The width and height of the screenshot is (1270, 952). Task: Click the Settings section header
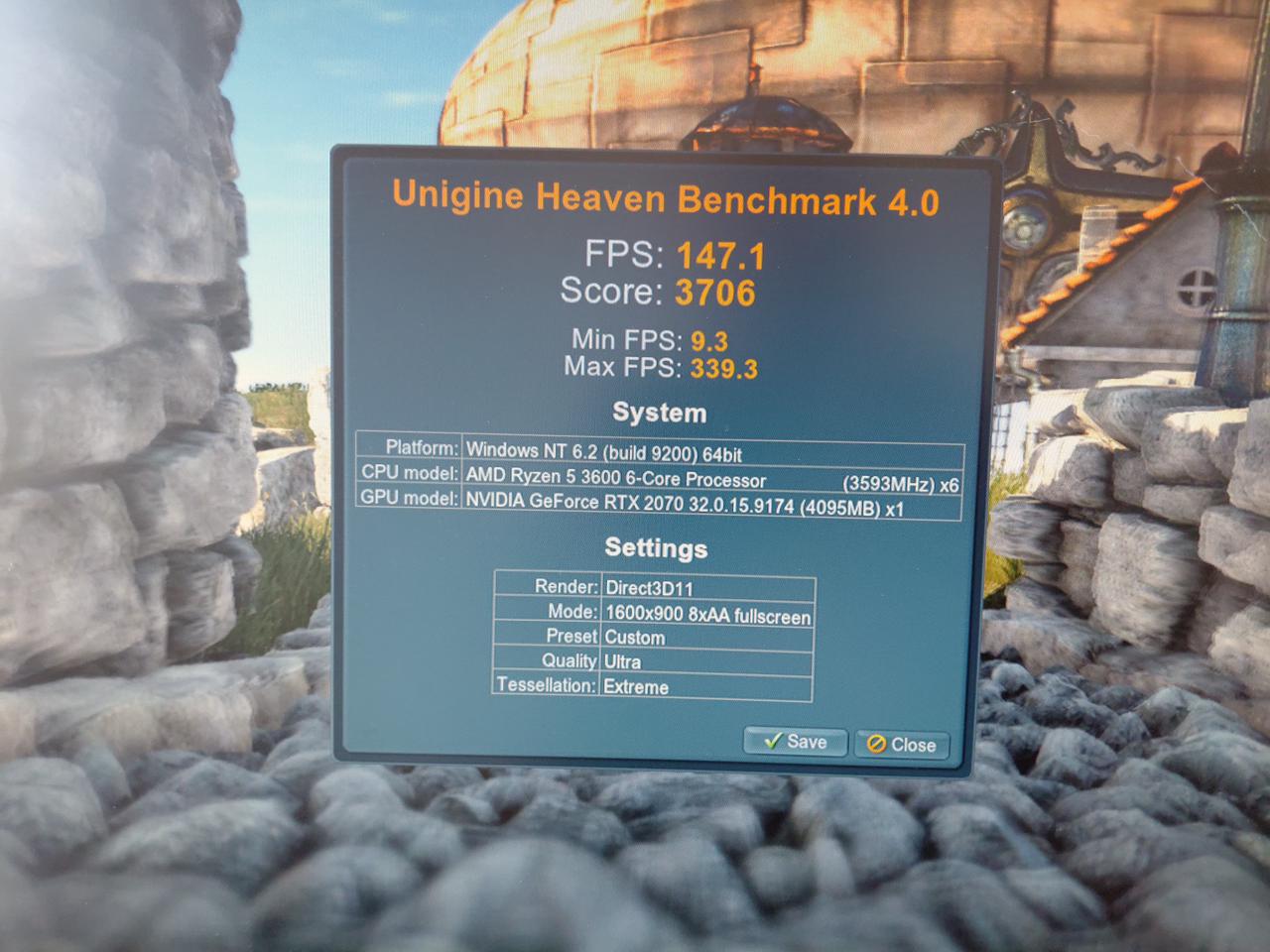point(656,547)
